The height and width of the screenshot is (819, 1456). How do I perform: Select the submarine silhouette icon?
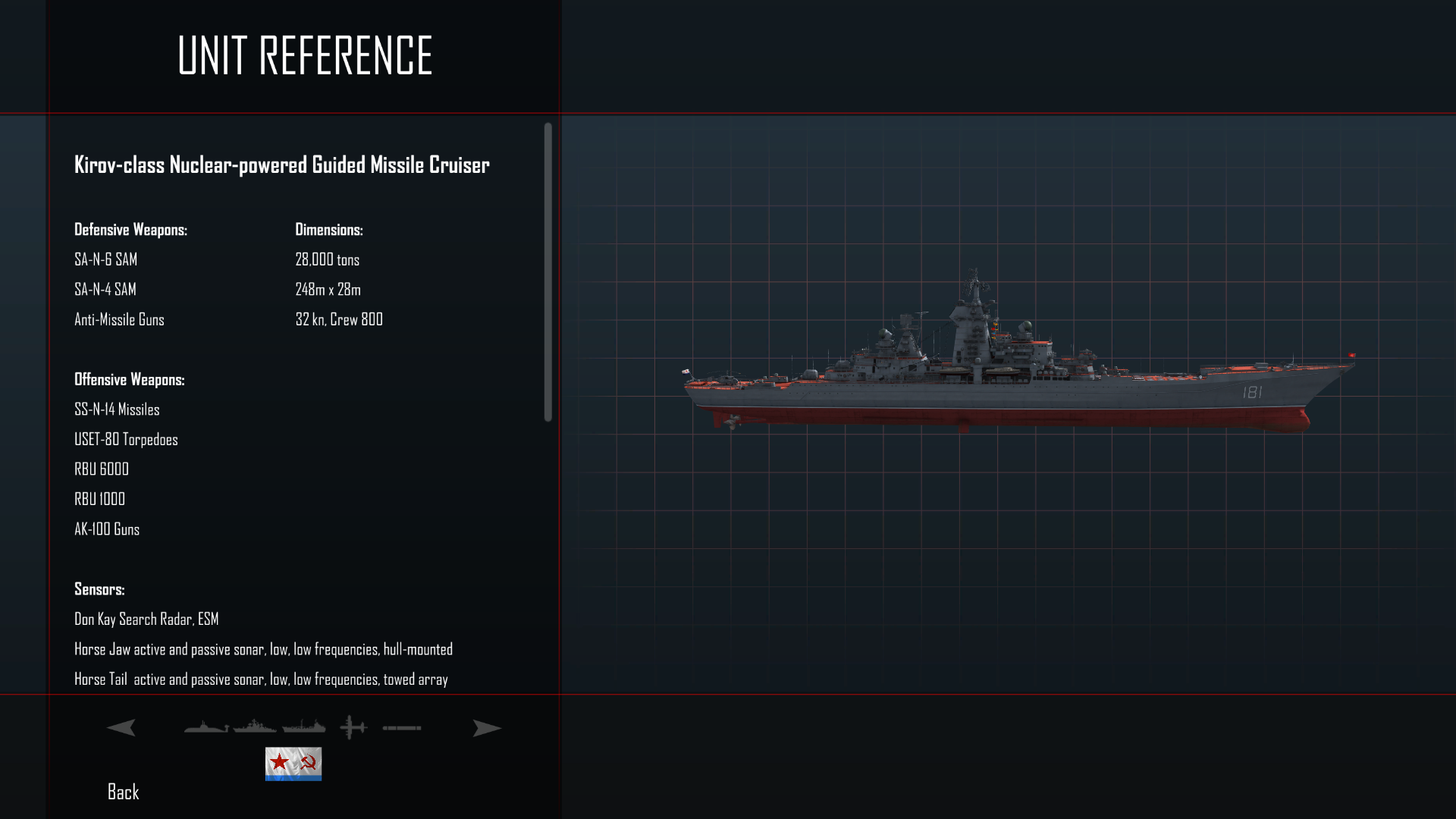click(205, 728)
